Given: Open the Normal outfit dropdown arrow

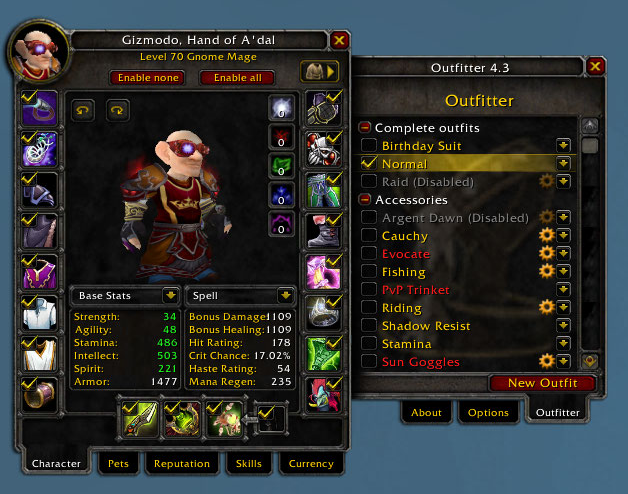Looking at the screenshot, I should [564, 164].
